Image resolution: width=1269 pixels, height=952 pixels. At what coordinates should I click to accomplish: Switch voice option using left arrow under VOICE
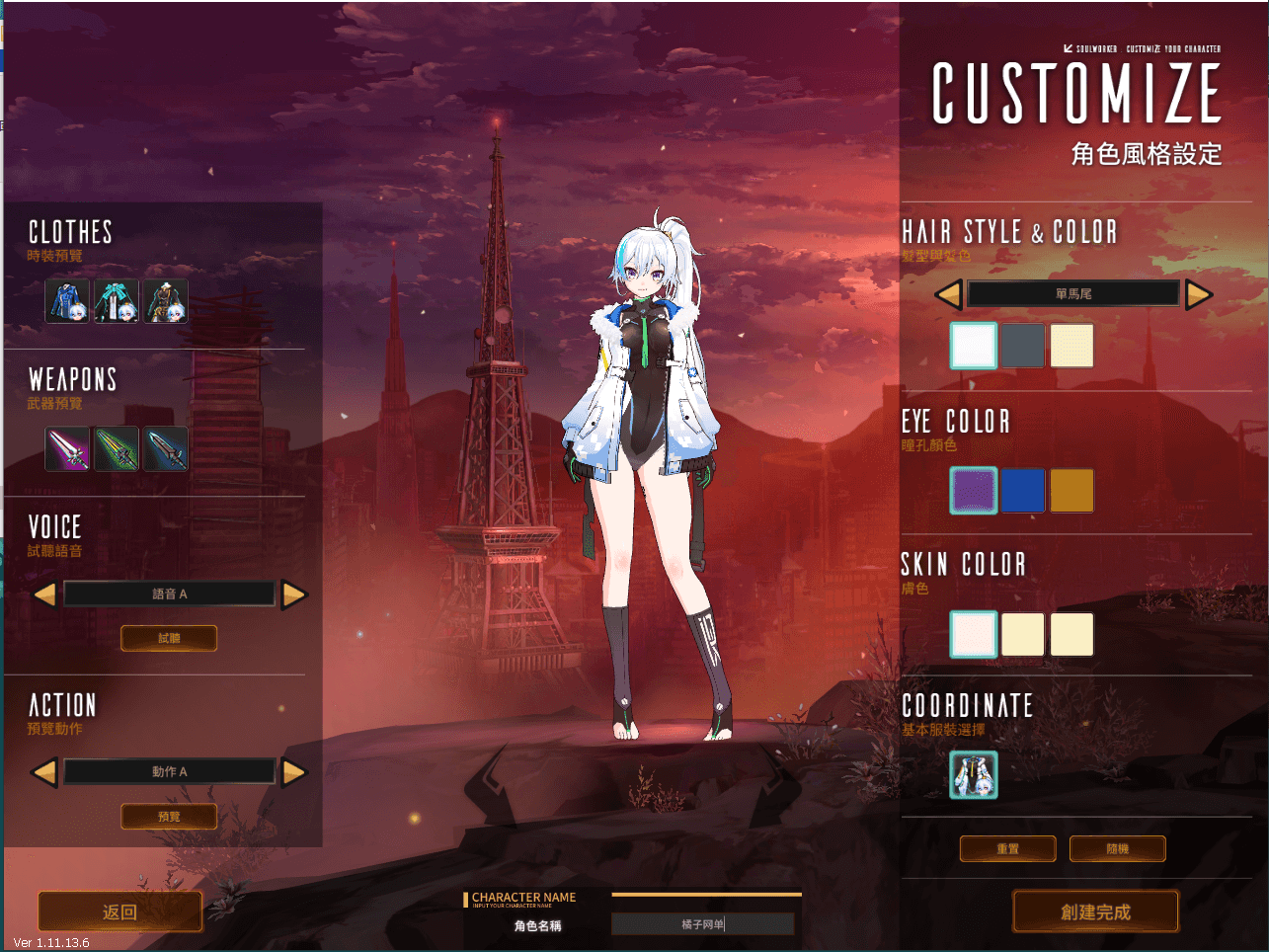point(44,593)
